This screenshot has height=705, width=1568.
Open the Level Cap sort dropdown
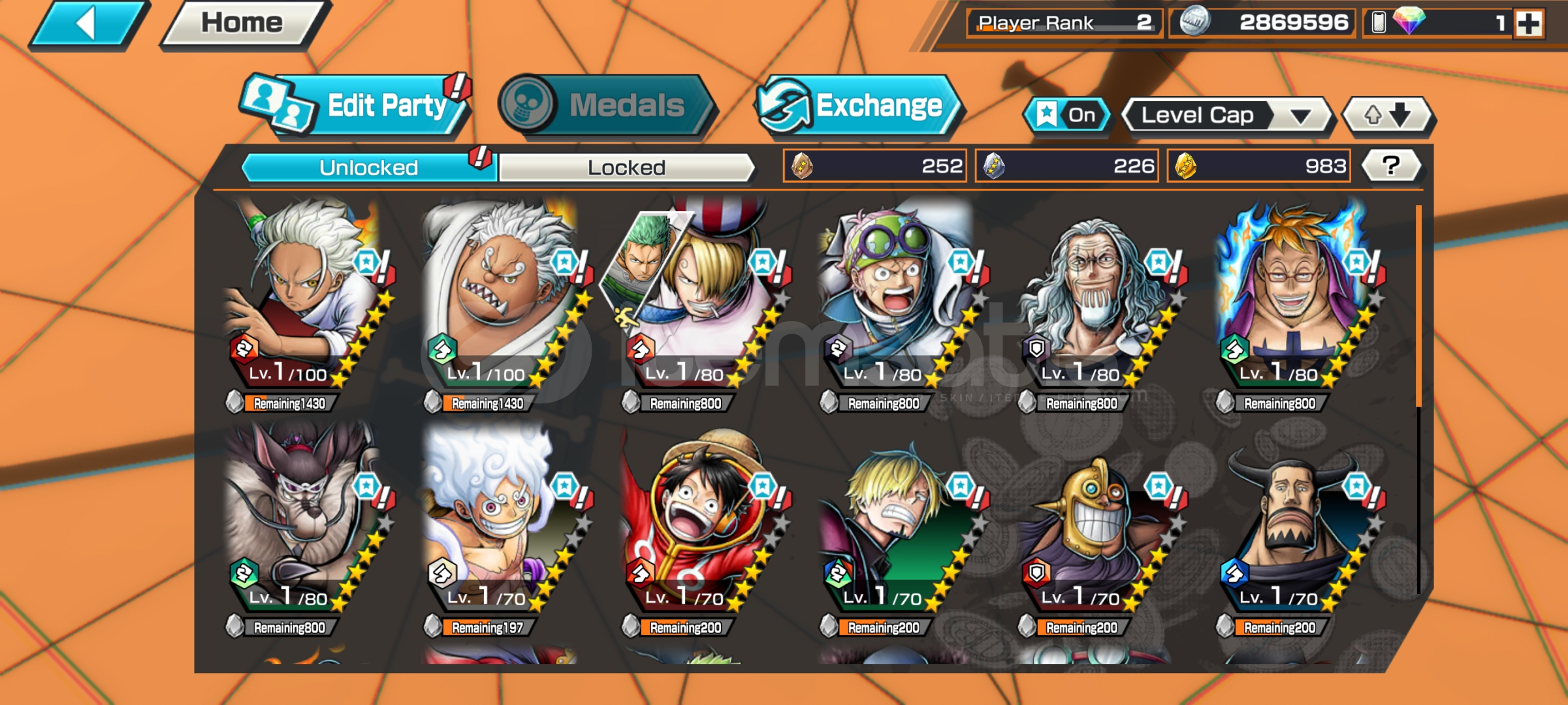(1226, 116)
